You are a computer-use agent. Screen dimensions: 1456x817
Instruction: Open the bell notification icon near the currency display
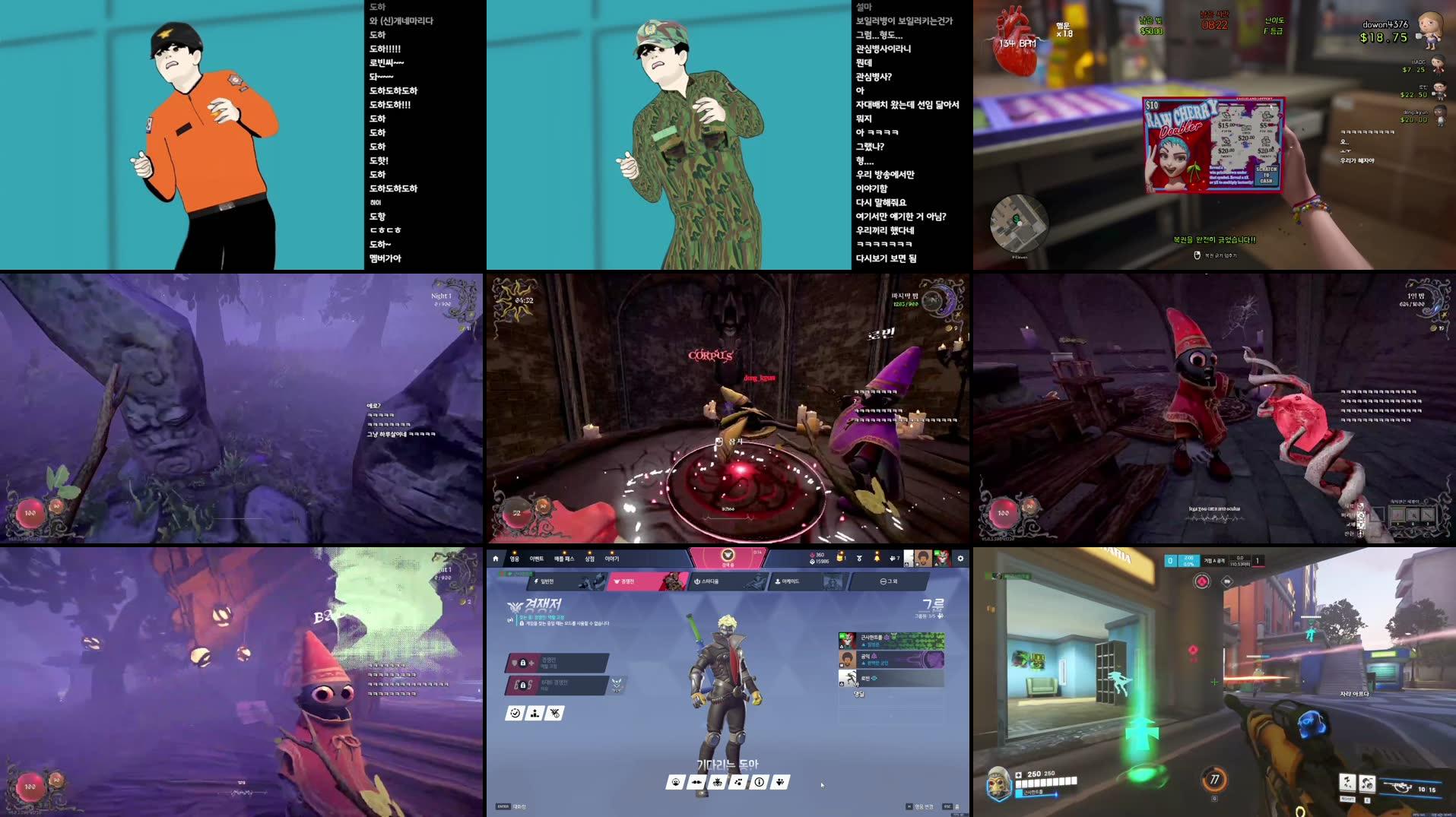(877, 558)
